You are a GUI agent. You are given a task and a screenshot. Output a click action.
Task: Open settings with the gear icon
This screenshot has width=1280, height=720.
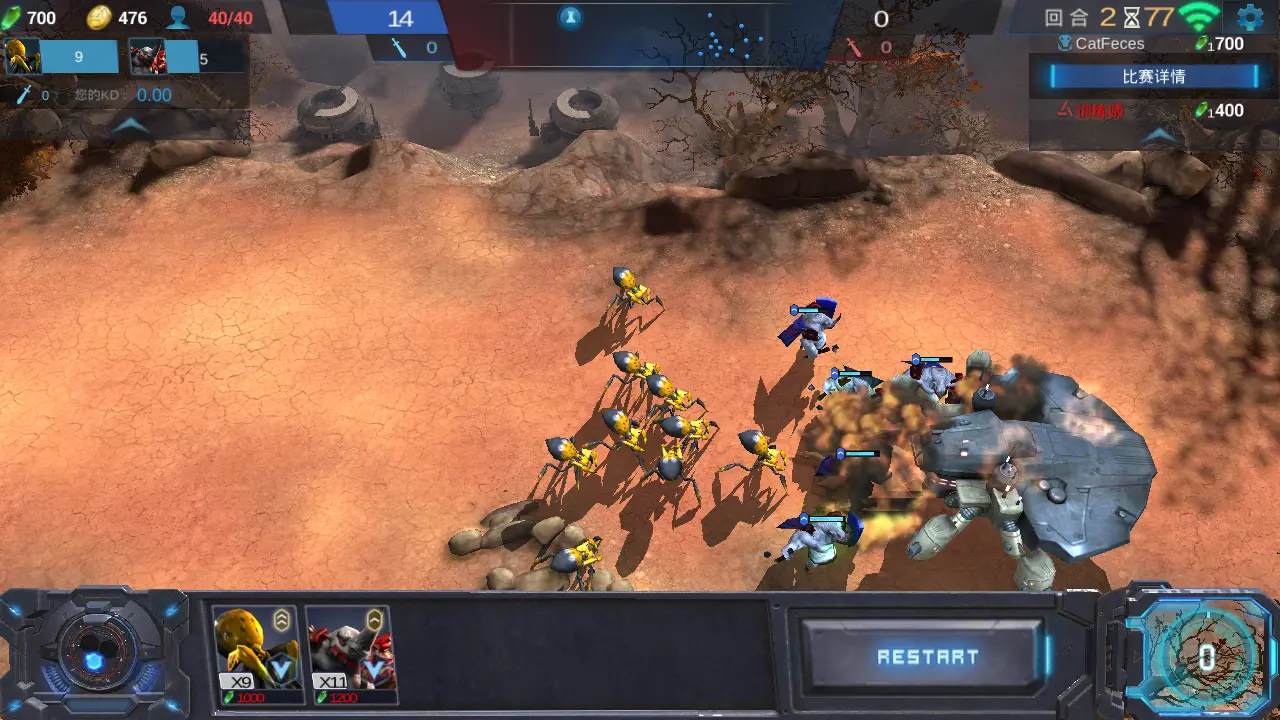click(x=1250, y=17)
